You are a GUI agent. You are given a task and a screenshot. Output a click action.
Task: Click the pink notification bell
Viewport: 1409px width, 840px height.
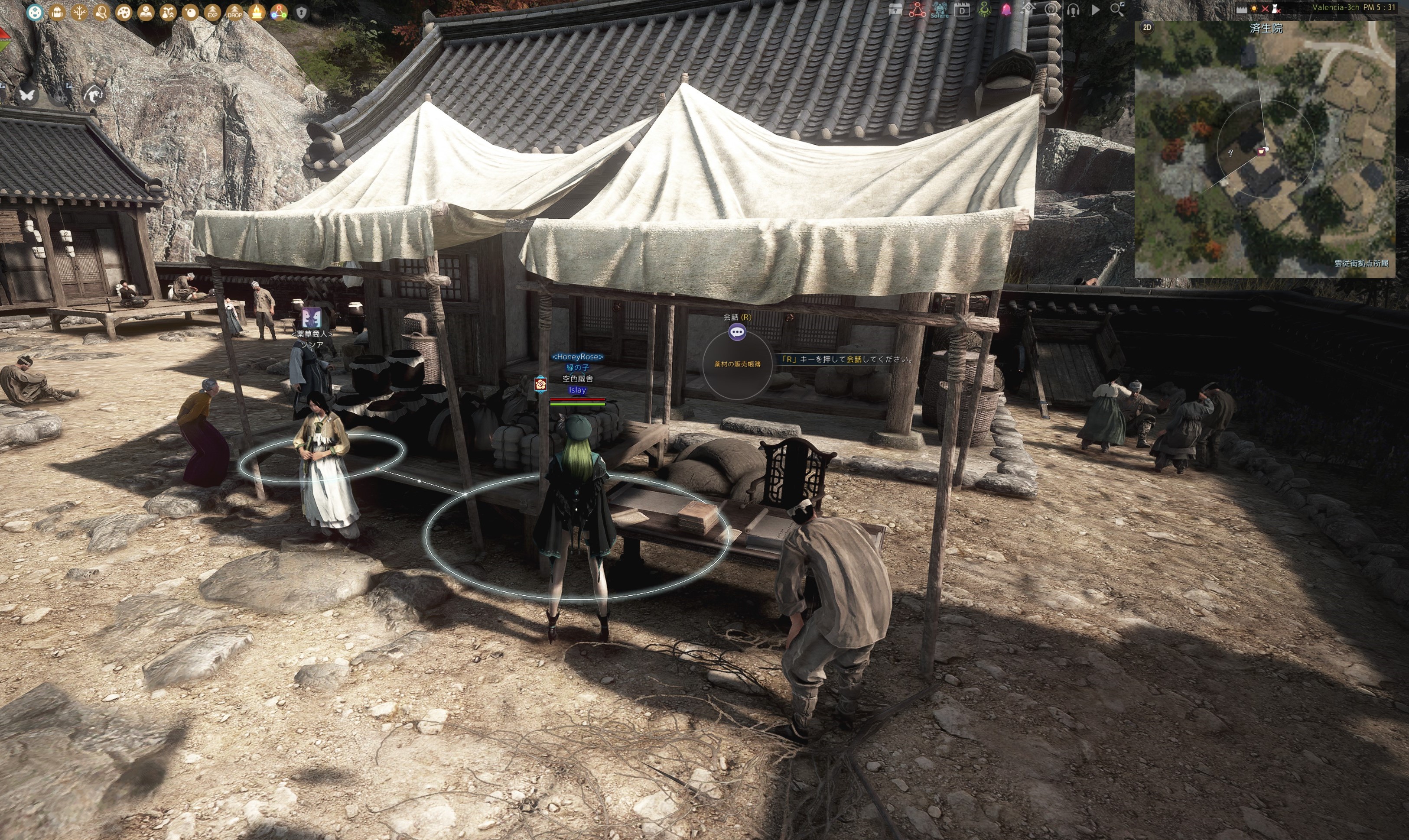tap(1006, 10)
